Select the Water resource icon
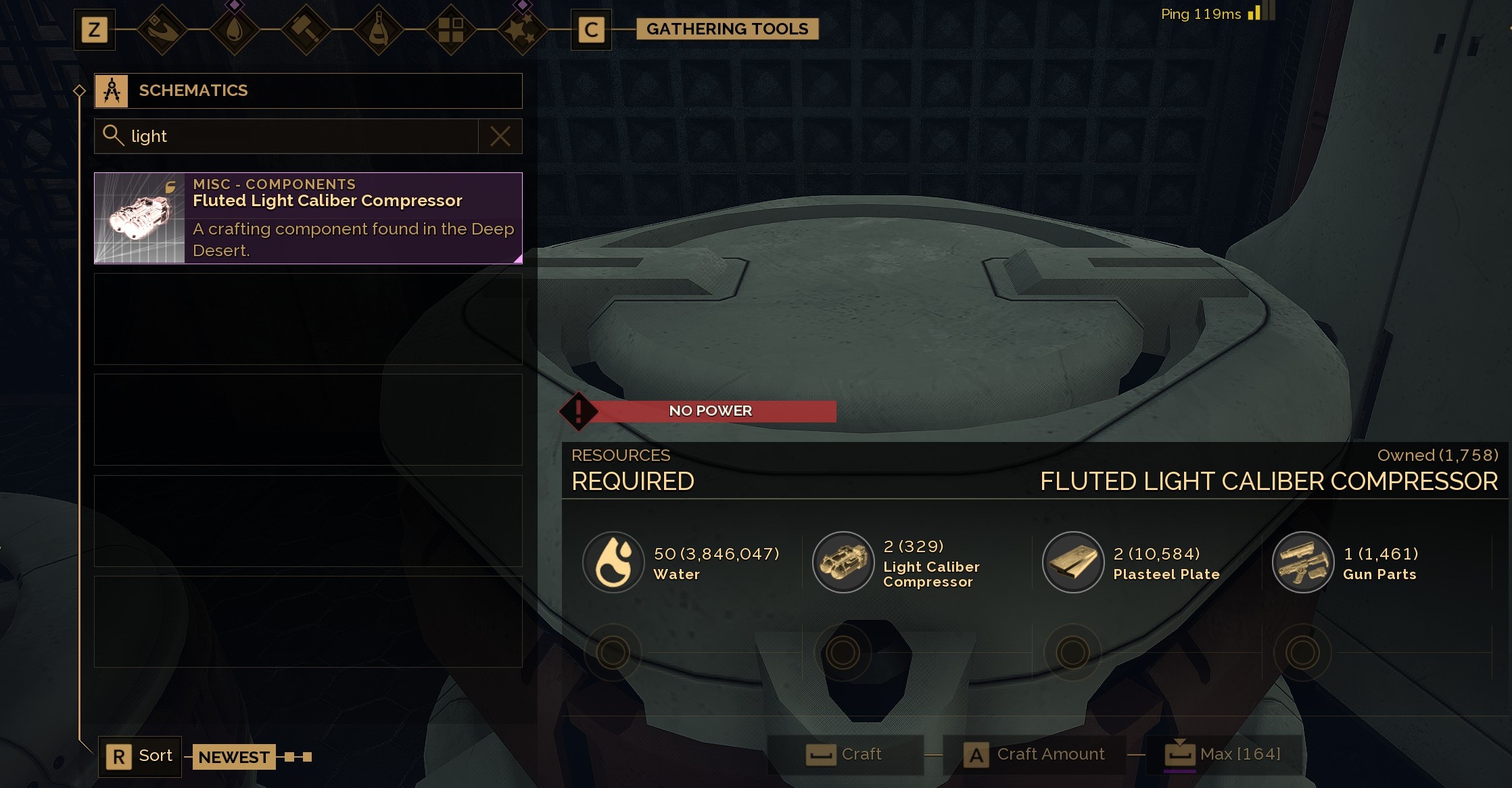 pyautogui.click(x=613, y=562)
